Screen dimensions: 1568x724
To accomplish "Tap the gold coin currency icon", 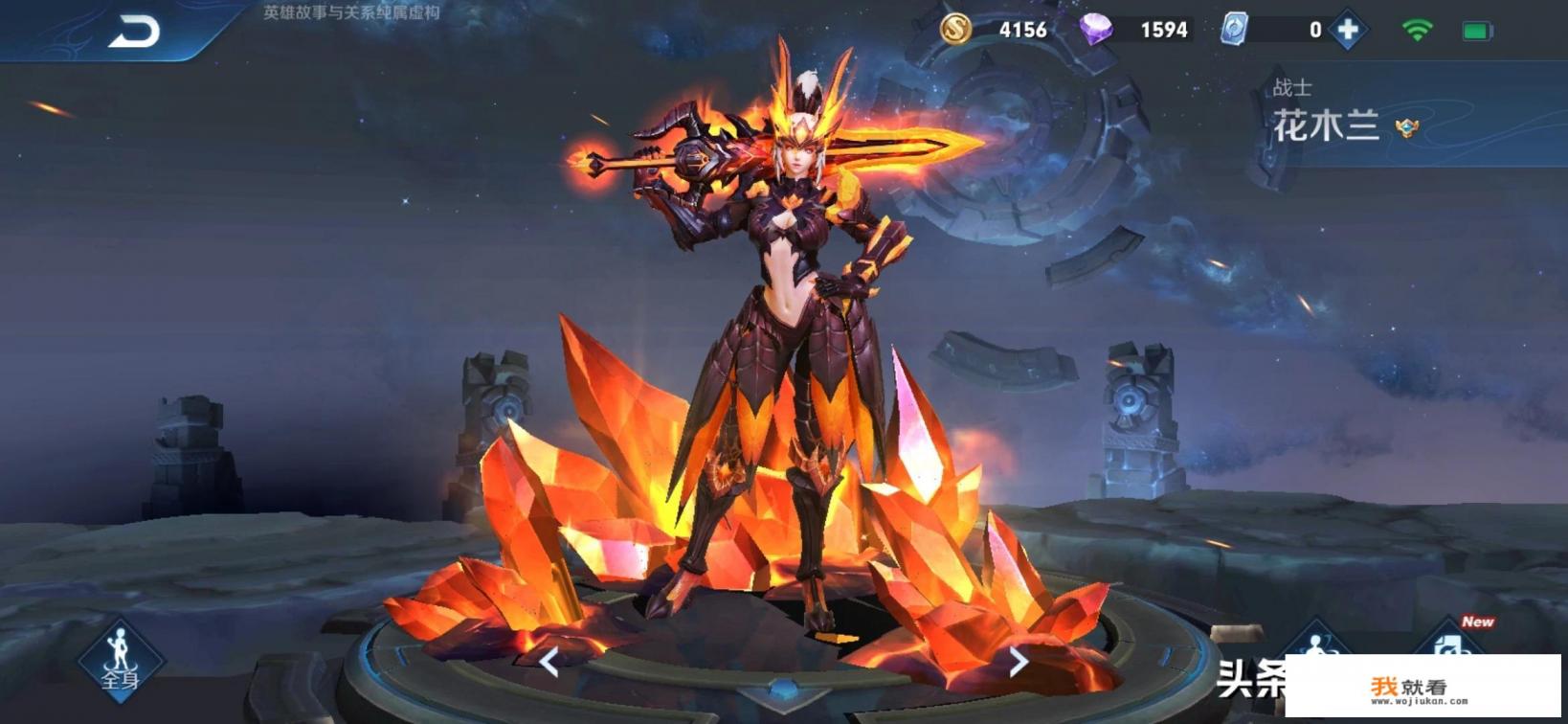I will coord(954,30).
